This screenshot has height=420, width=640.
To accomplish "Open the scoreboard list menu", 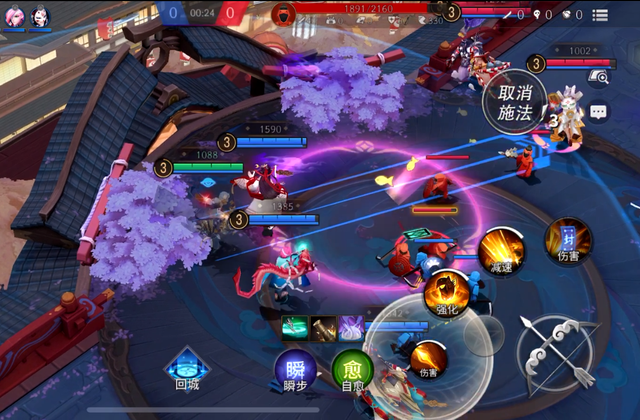I will tap(600, 15).
